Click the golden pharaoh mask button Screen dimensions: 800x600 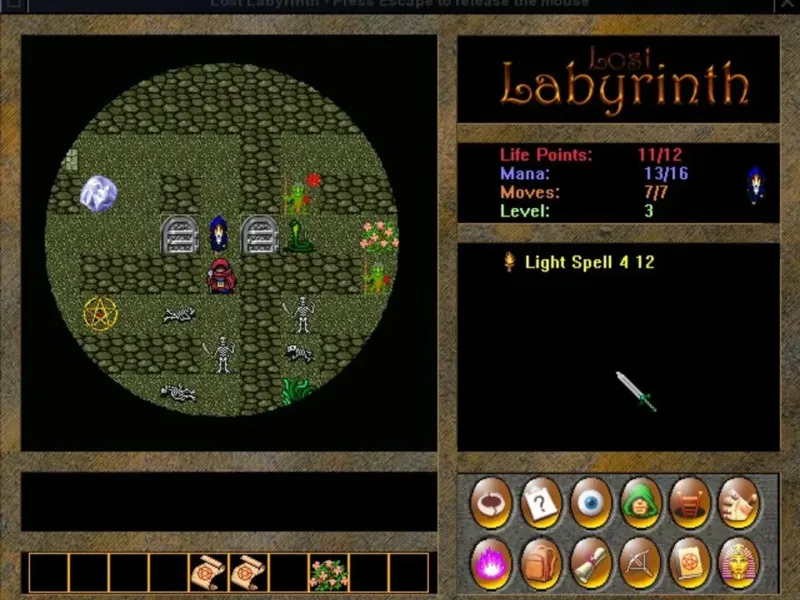[739, 562]
